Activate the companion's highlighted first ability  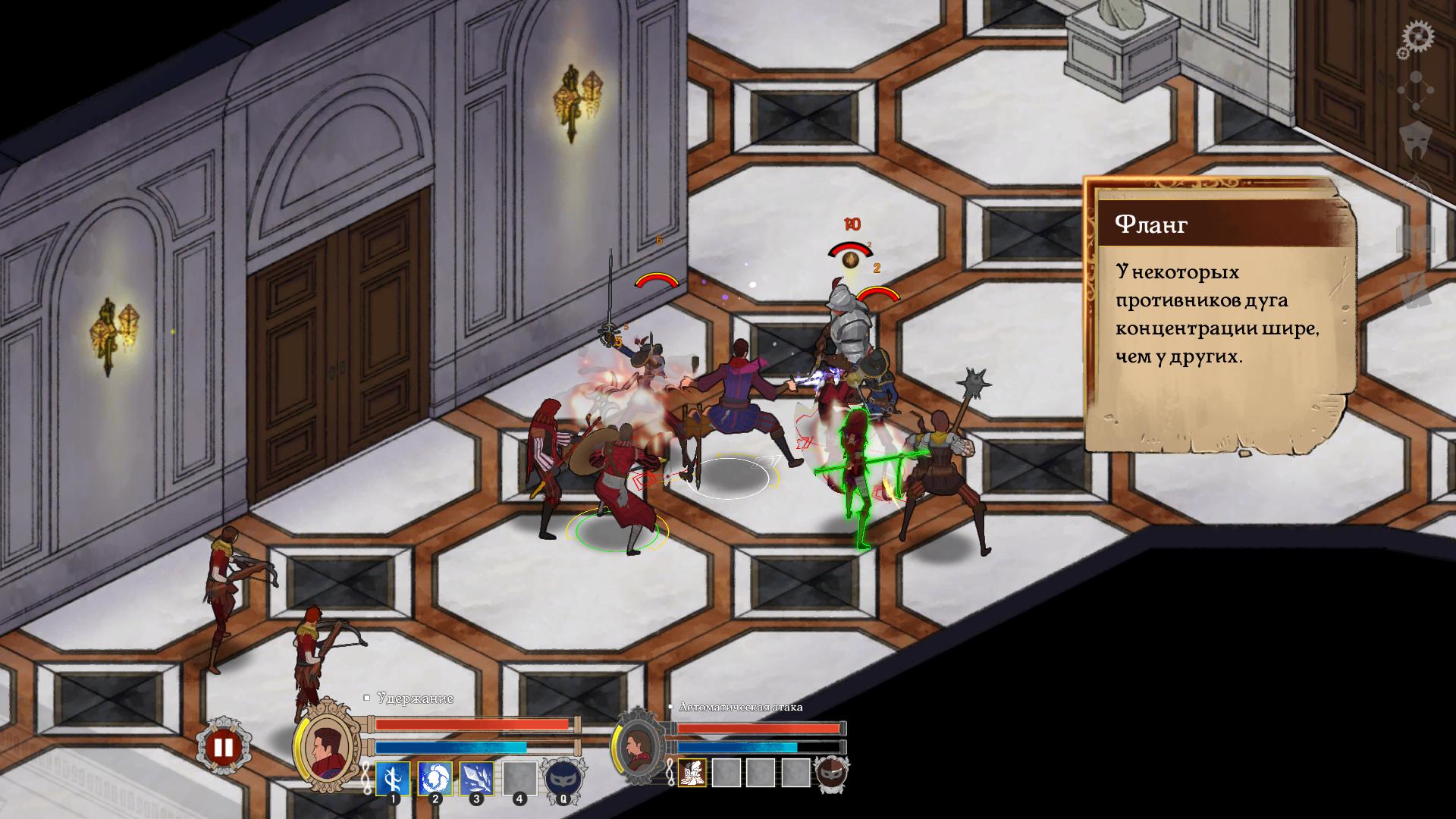[x=692, y=772]
